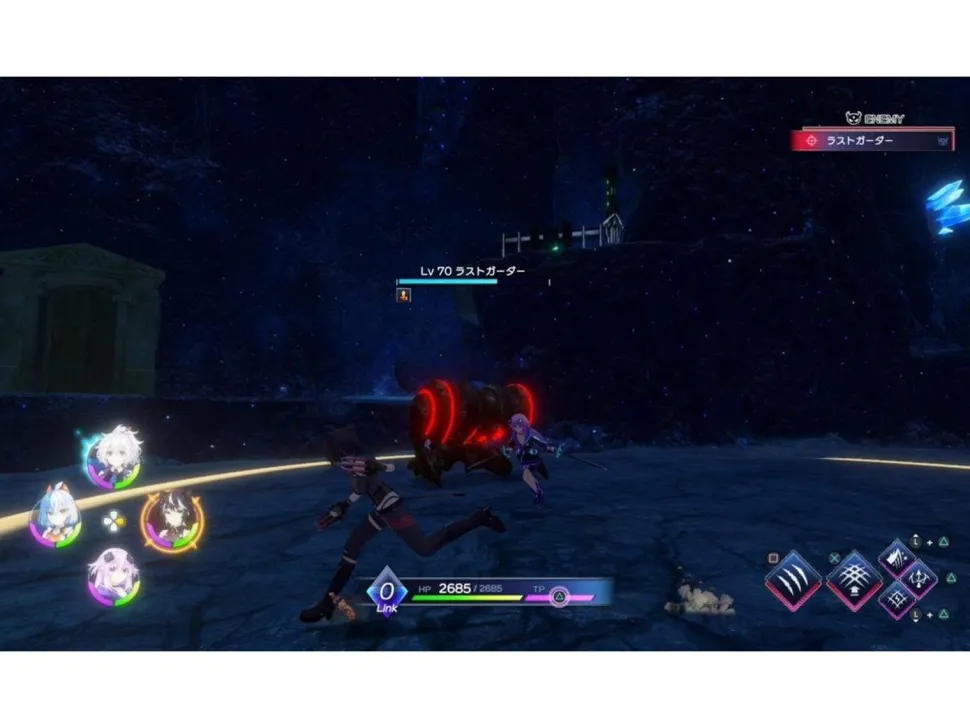Activate the trident arrows skill

tap(918, 578)
